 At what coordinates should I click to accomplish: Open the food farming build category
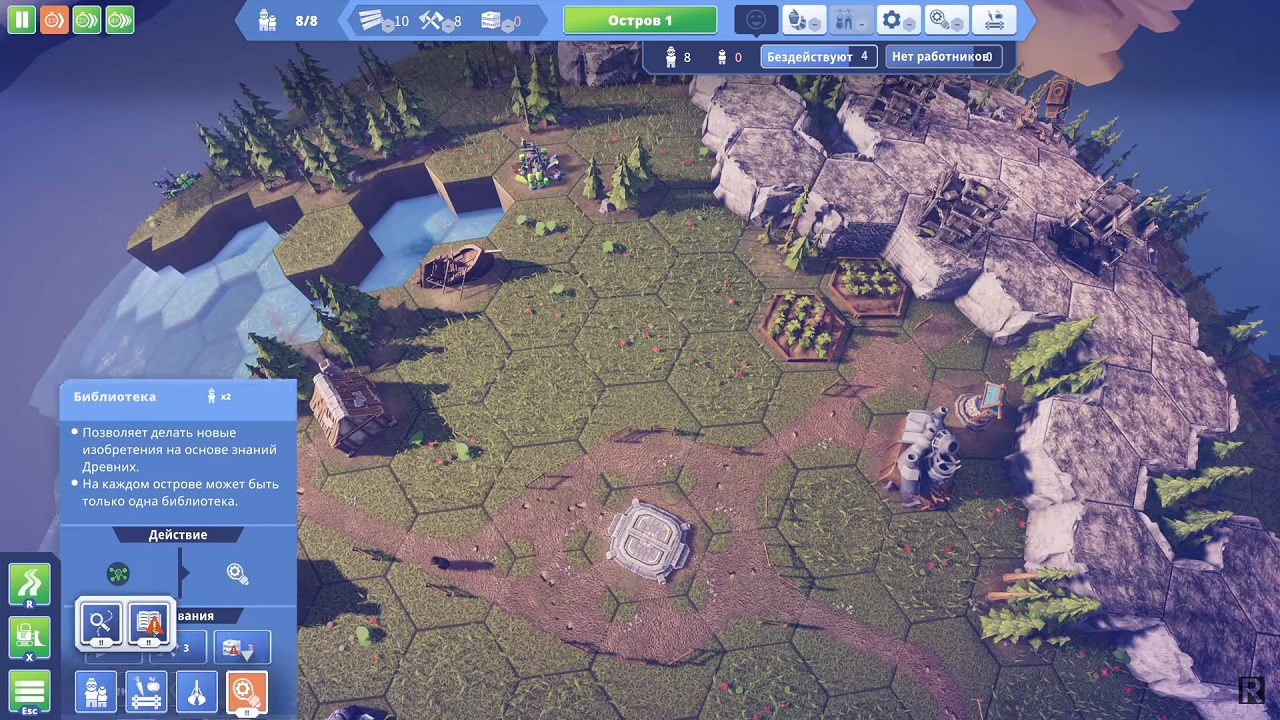[146, 692]
